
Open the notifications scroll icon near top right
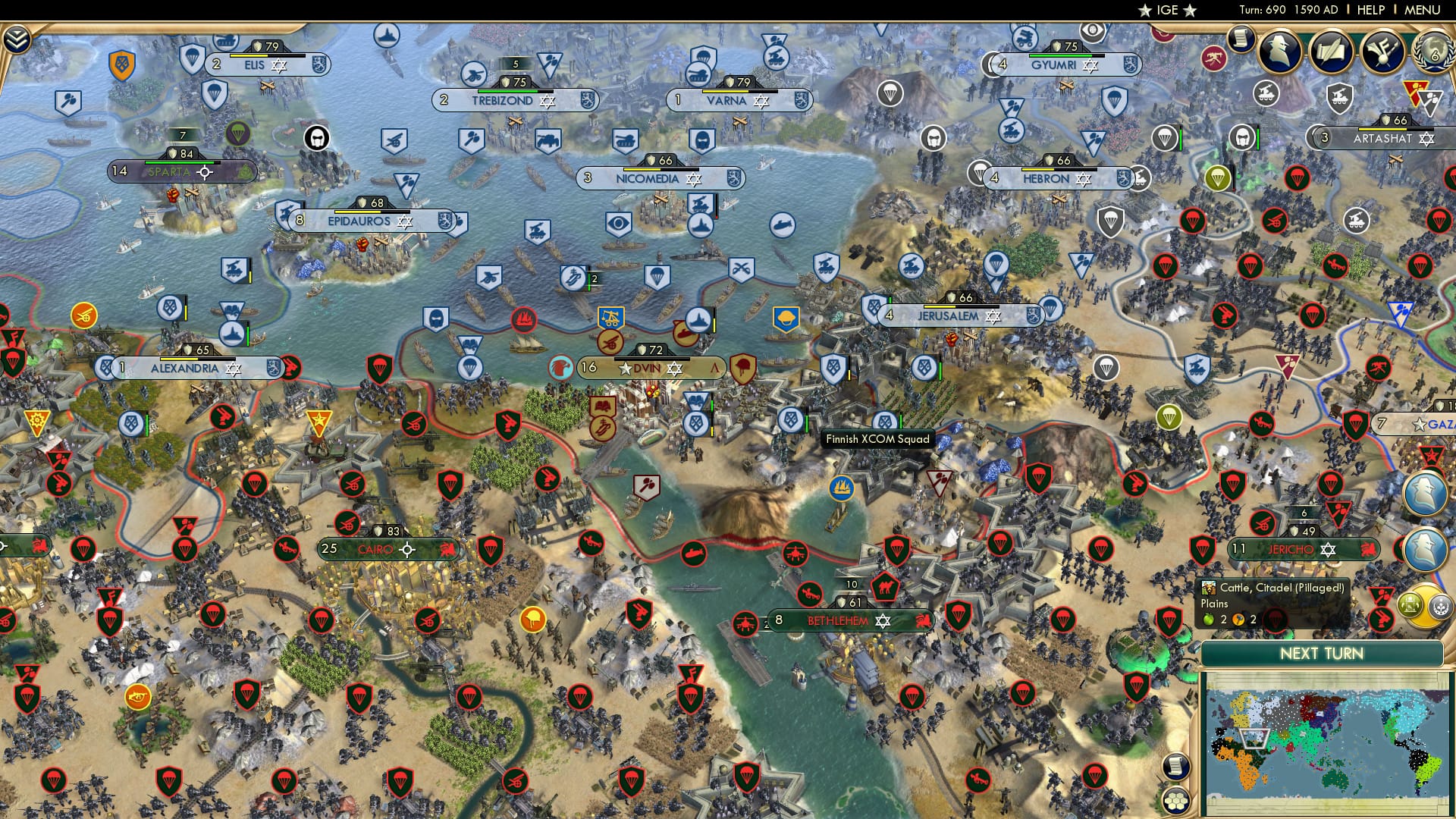(1241, 38)
